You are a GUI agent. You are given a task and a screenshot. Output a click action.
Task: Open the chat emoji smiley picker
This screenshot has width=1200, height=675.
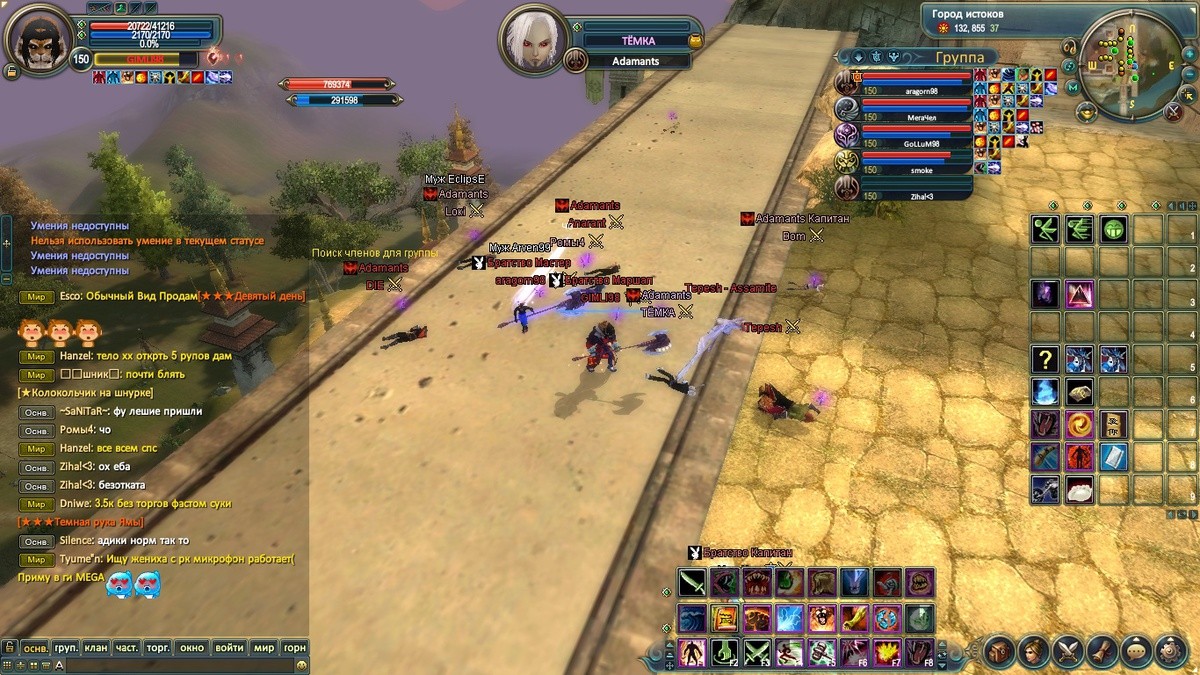pos(301,665)
